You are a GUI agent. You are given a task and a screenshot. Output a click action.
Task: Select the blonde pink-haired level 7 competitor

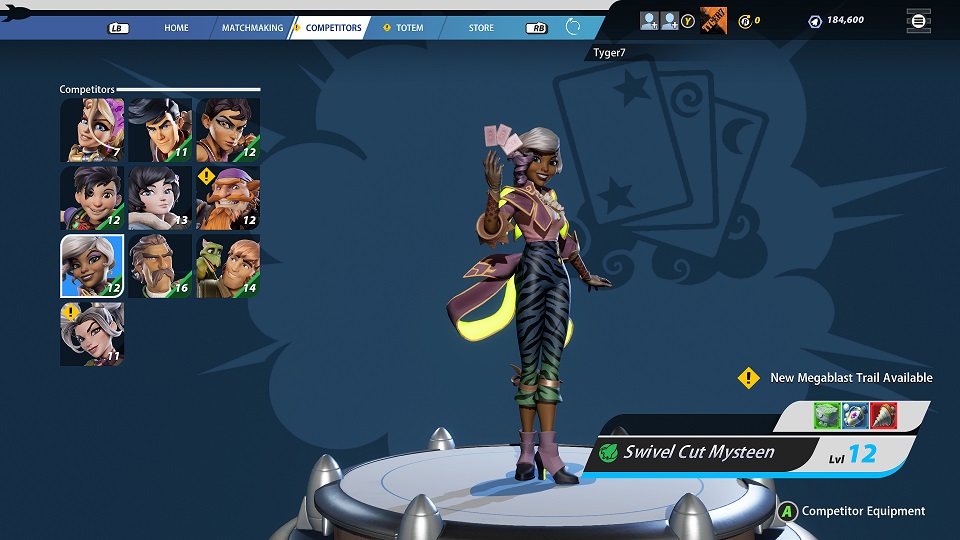point(92,130)
